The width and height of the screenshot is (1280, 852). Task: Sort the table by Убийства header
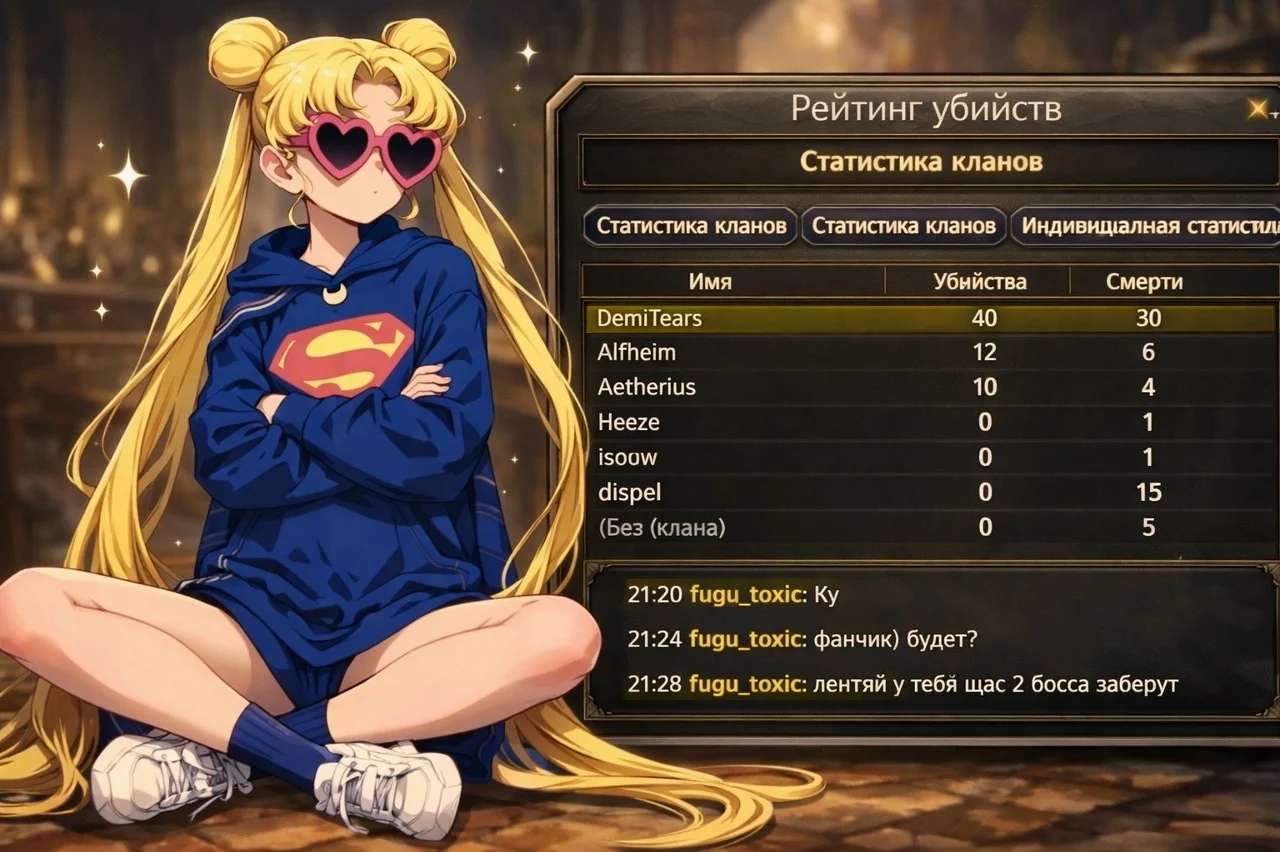coord(979,282)
